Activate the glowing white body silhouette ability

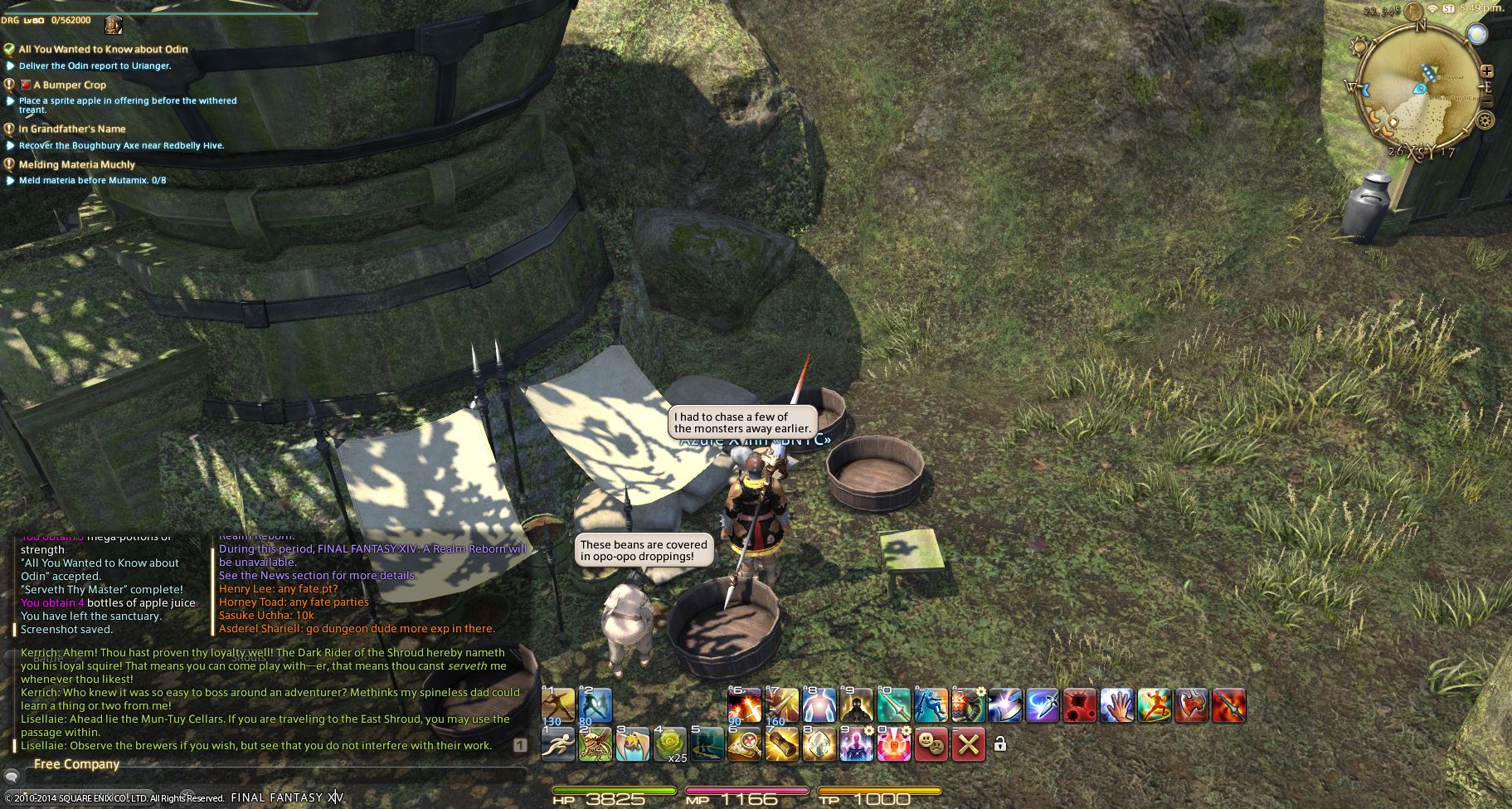tap(819, 705)
